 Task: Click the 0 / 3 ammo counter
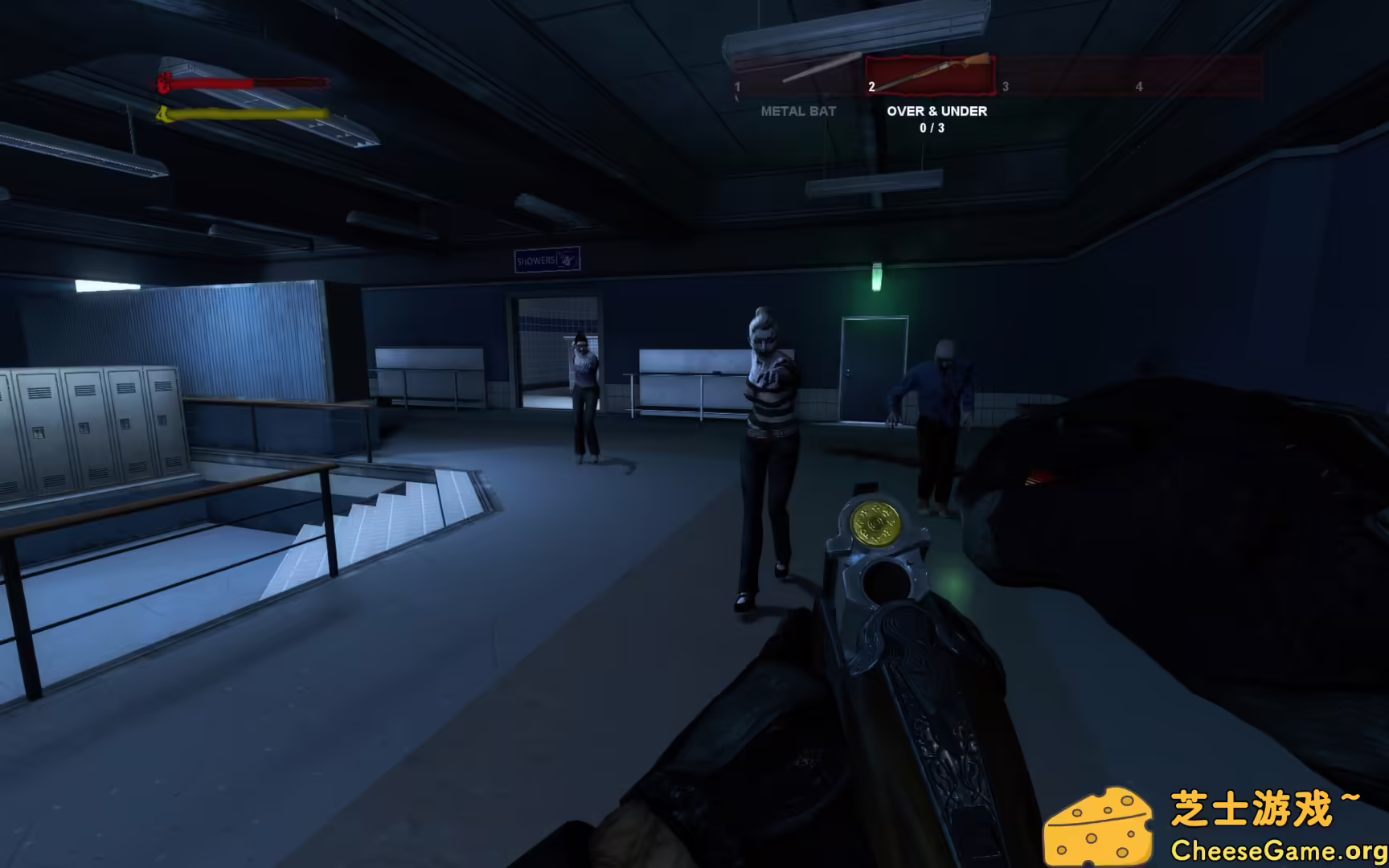click(x=932, y=126)
